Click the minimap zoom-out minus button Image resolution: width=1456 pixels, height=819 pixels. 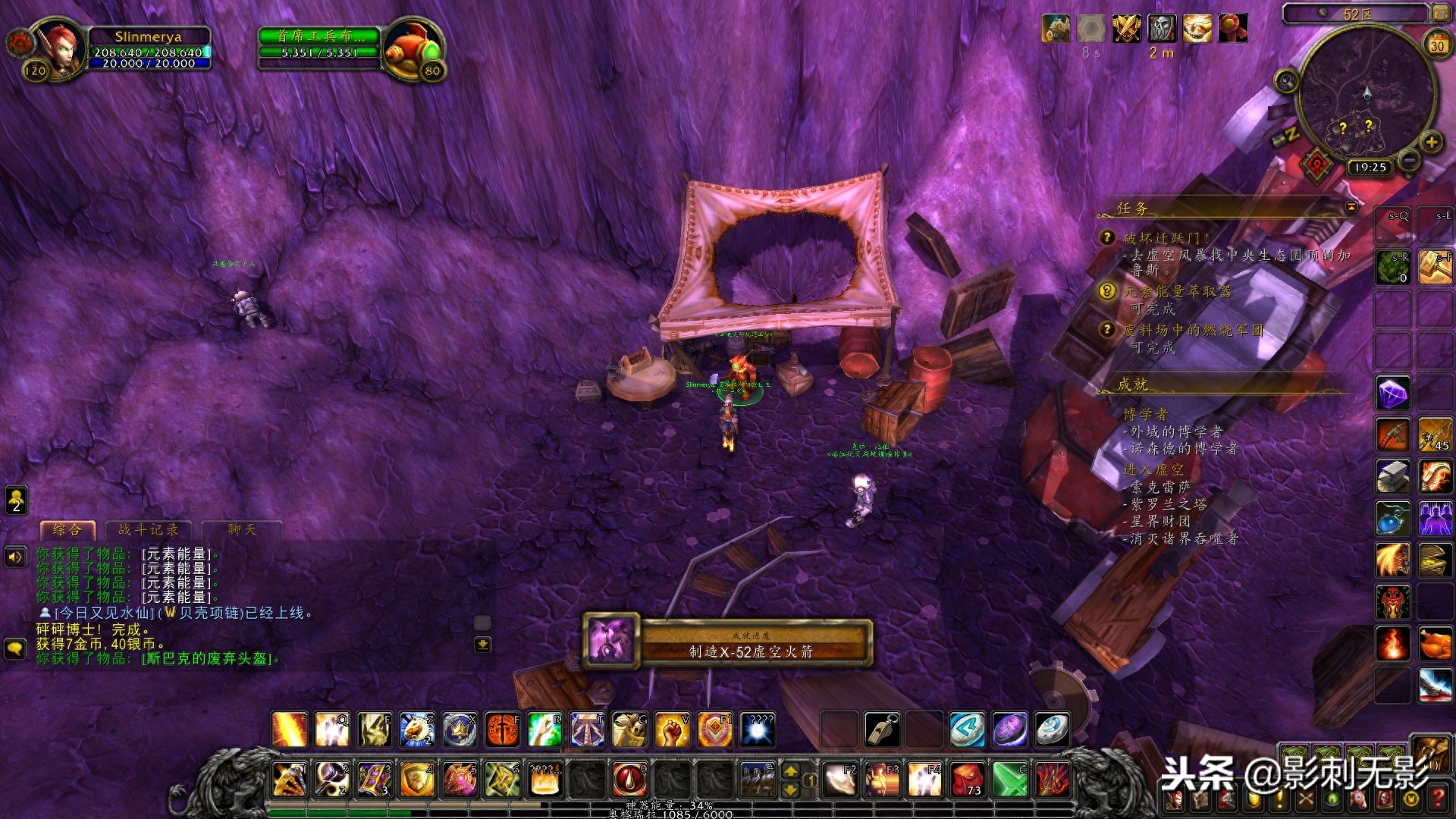coord(1409,160)
